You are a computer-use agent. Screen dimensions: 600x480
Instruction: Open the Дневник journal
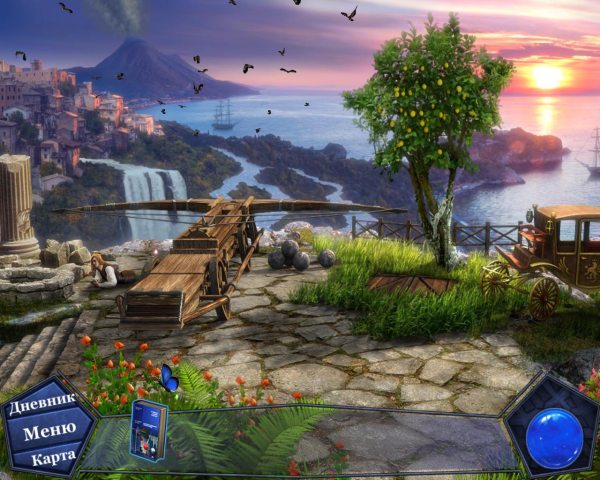[x=42, y=407]
